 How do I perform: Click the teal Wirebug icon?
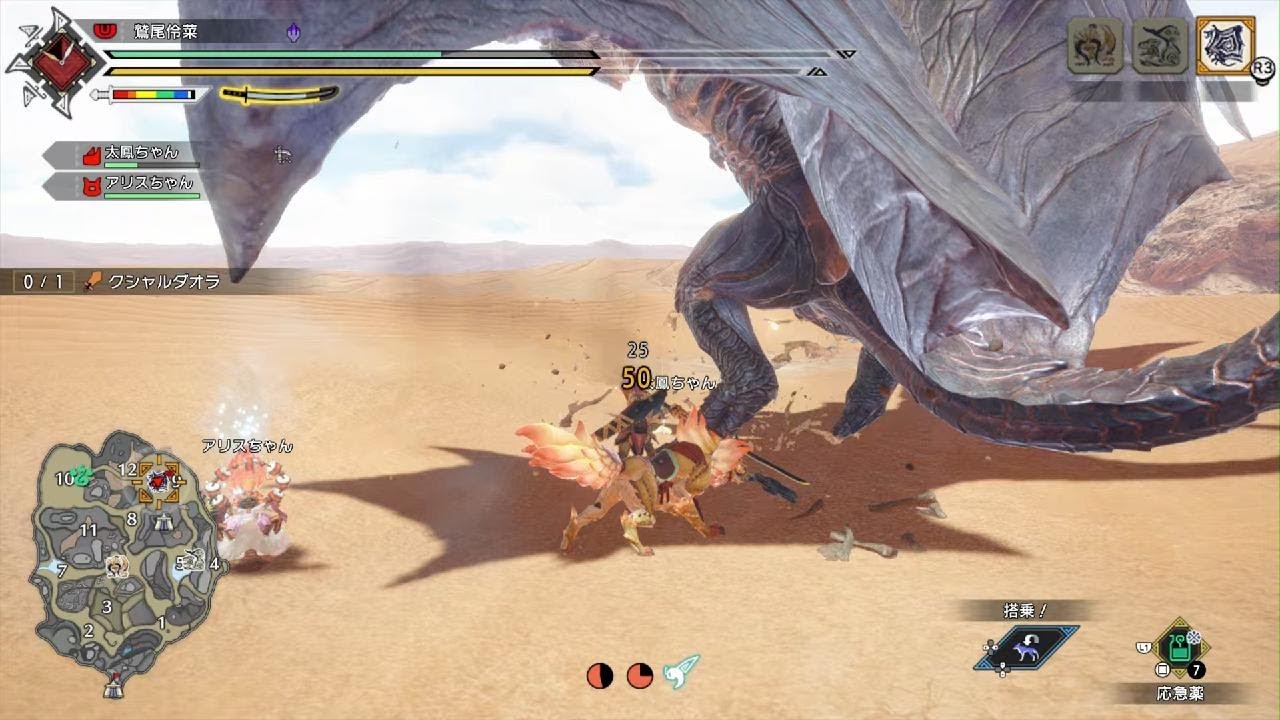682,674
